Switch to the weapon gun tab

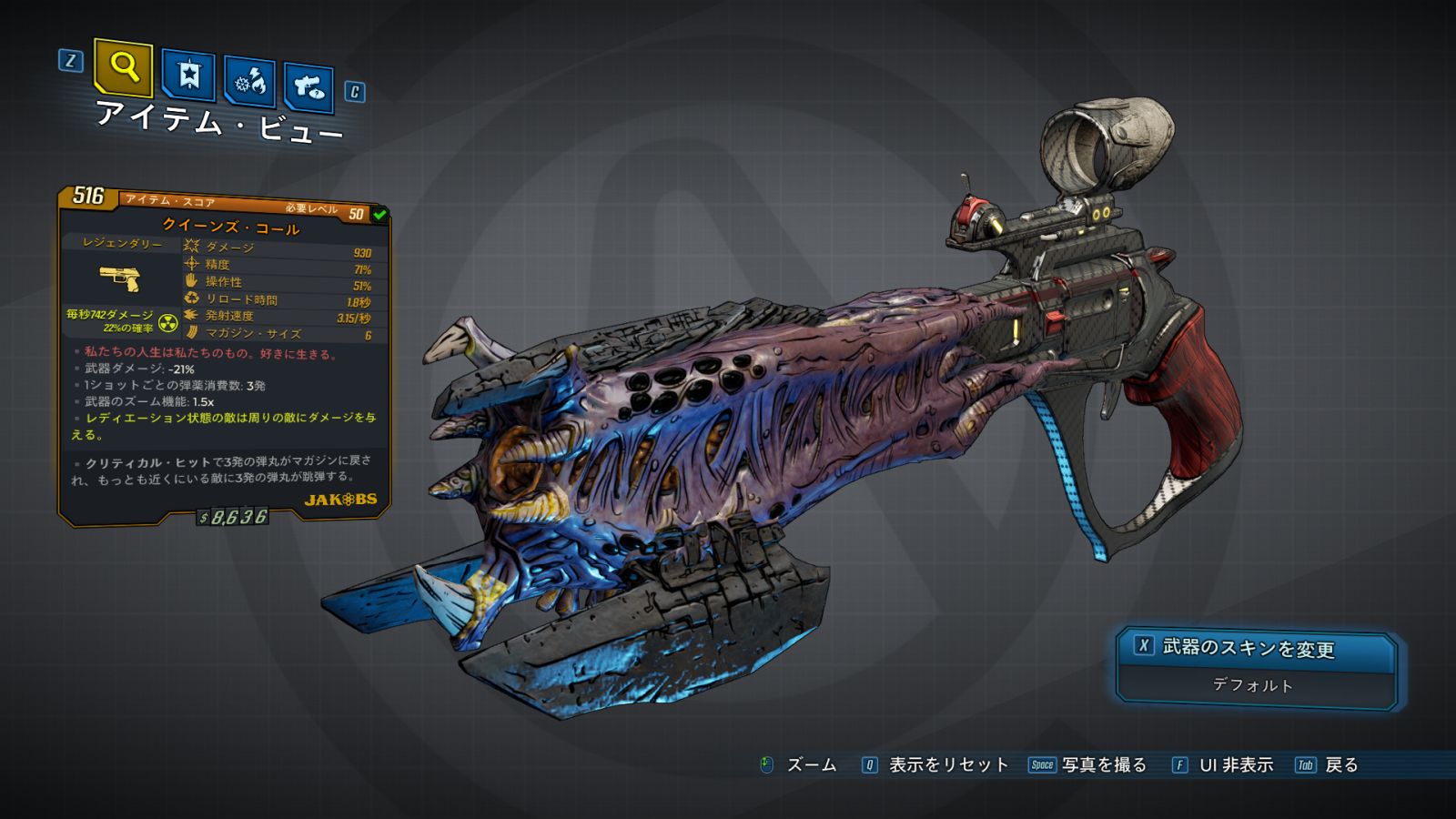308,87
